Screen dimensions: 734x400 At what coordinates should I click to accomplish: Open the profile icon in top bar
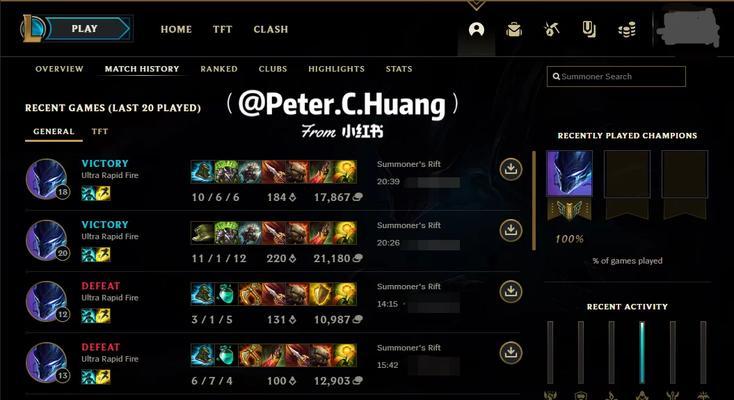pos(477,30)
